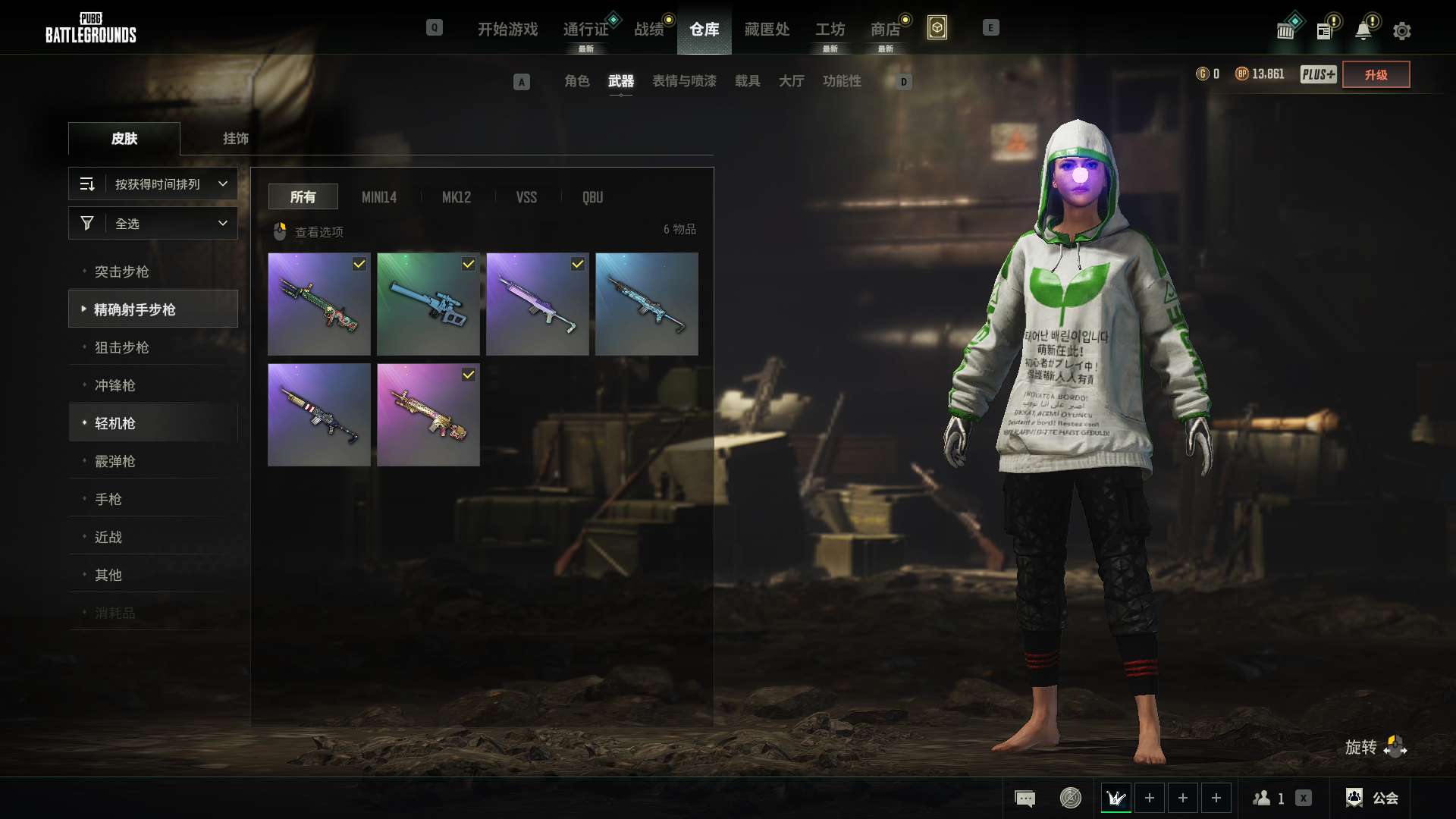1456x819 pixels.
Task: Switch to the 藏匿处 hideout tab
Action: (x=767, y=29)
